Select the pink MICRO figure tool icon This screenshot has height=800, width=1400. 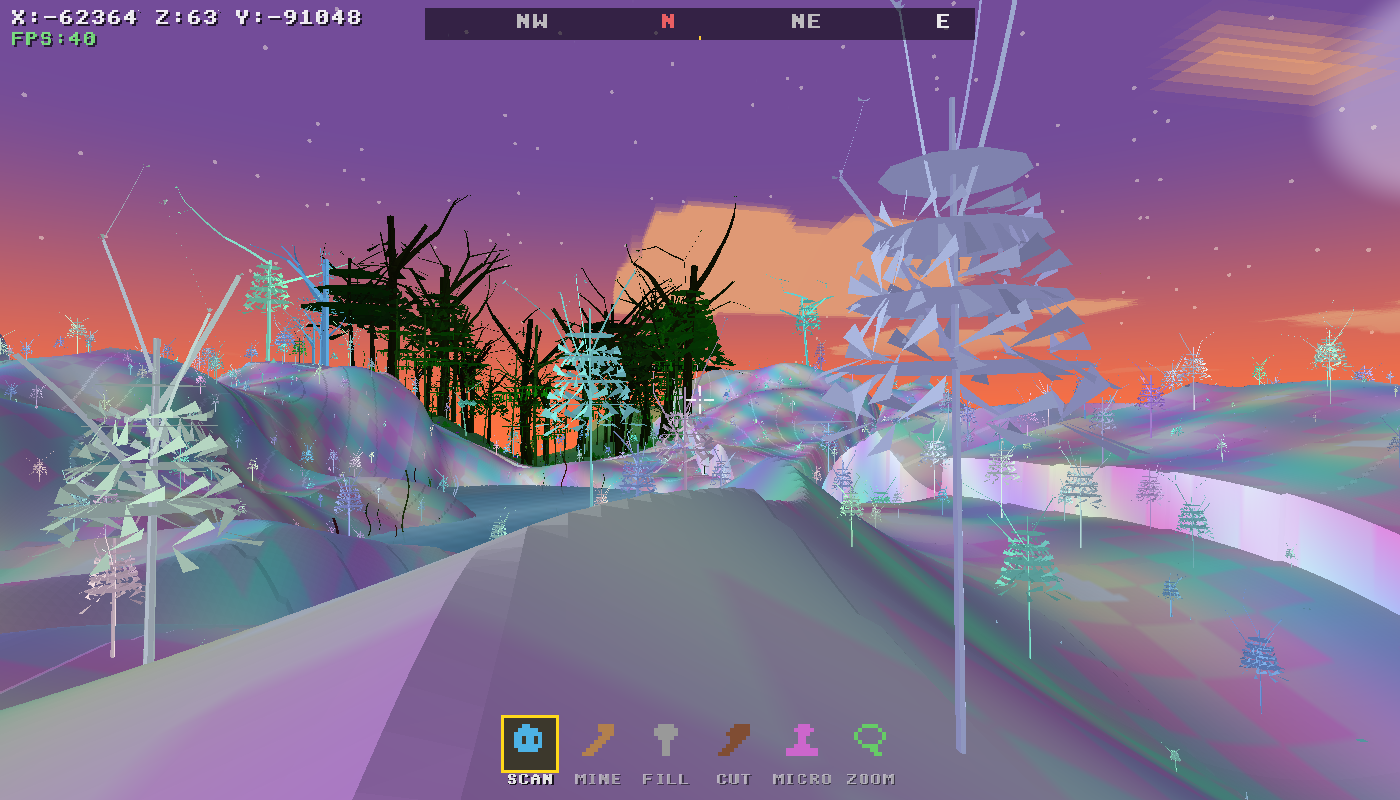[801, 742]
